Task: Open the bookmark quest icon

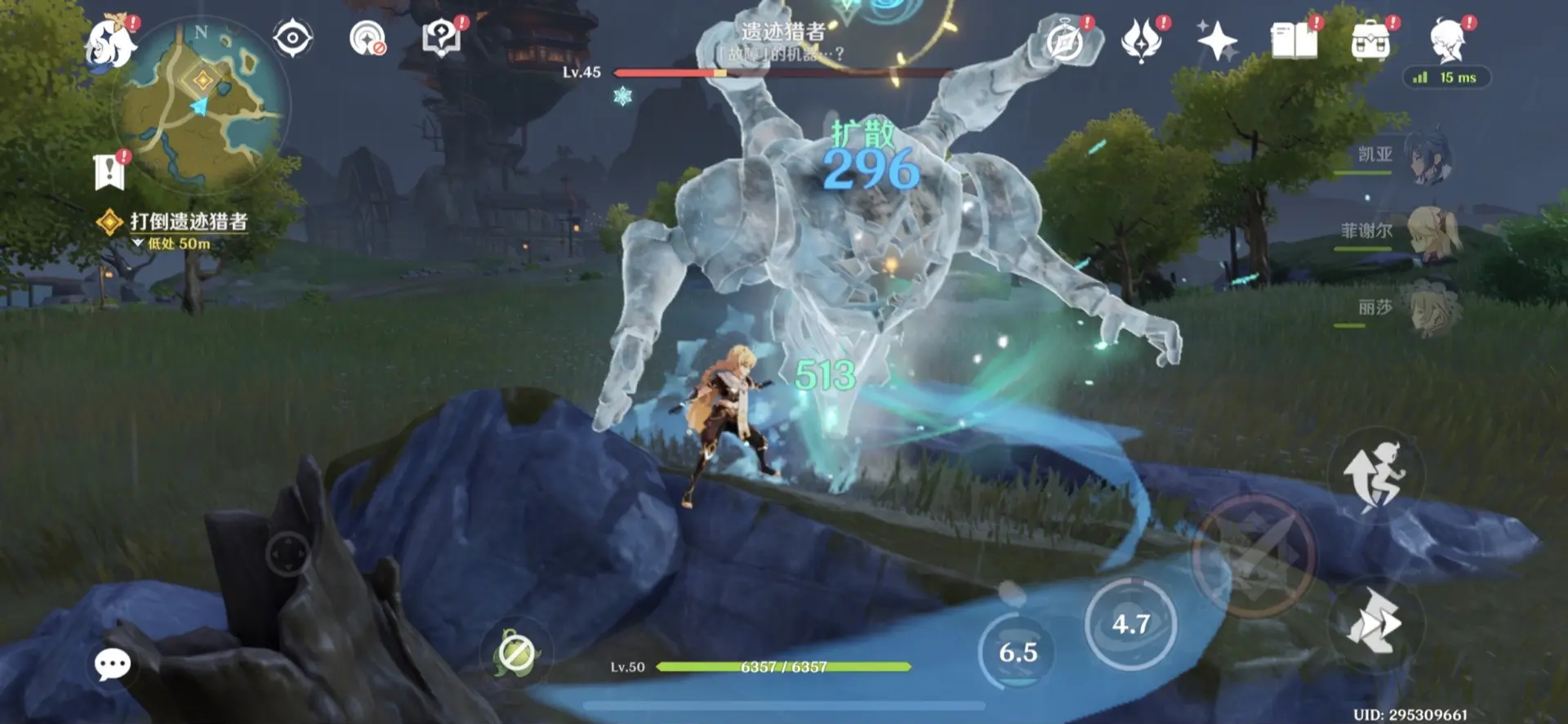Action: 109,171
